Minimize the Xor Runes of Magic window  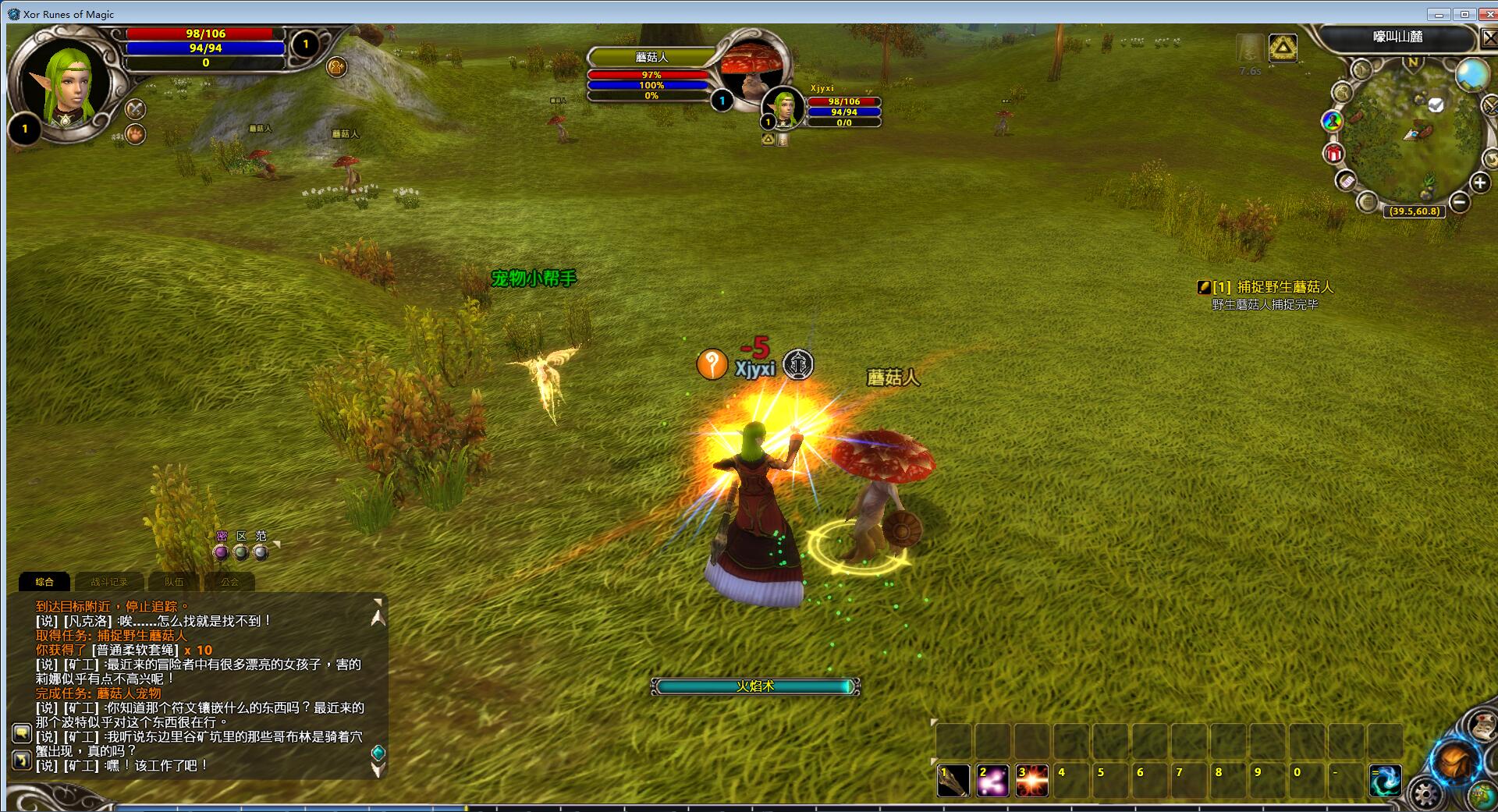[1439, 14]
